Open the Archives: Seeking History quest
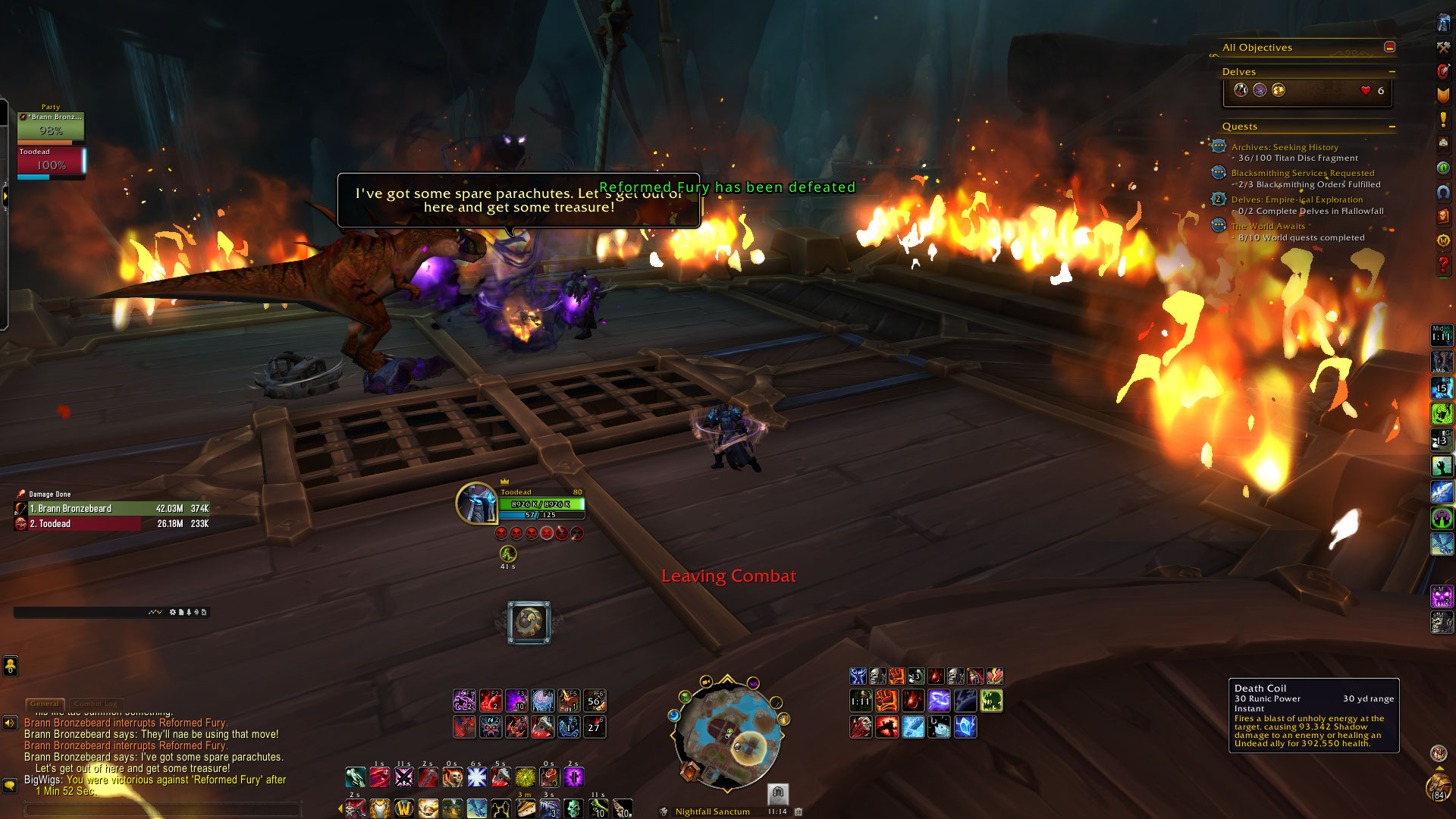 tap(1285, 147)
